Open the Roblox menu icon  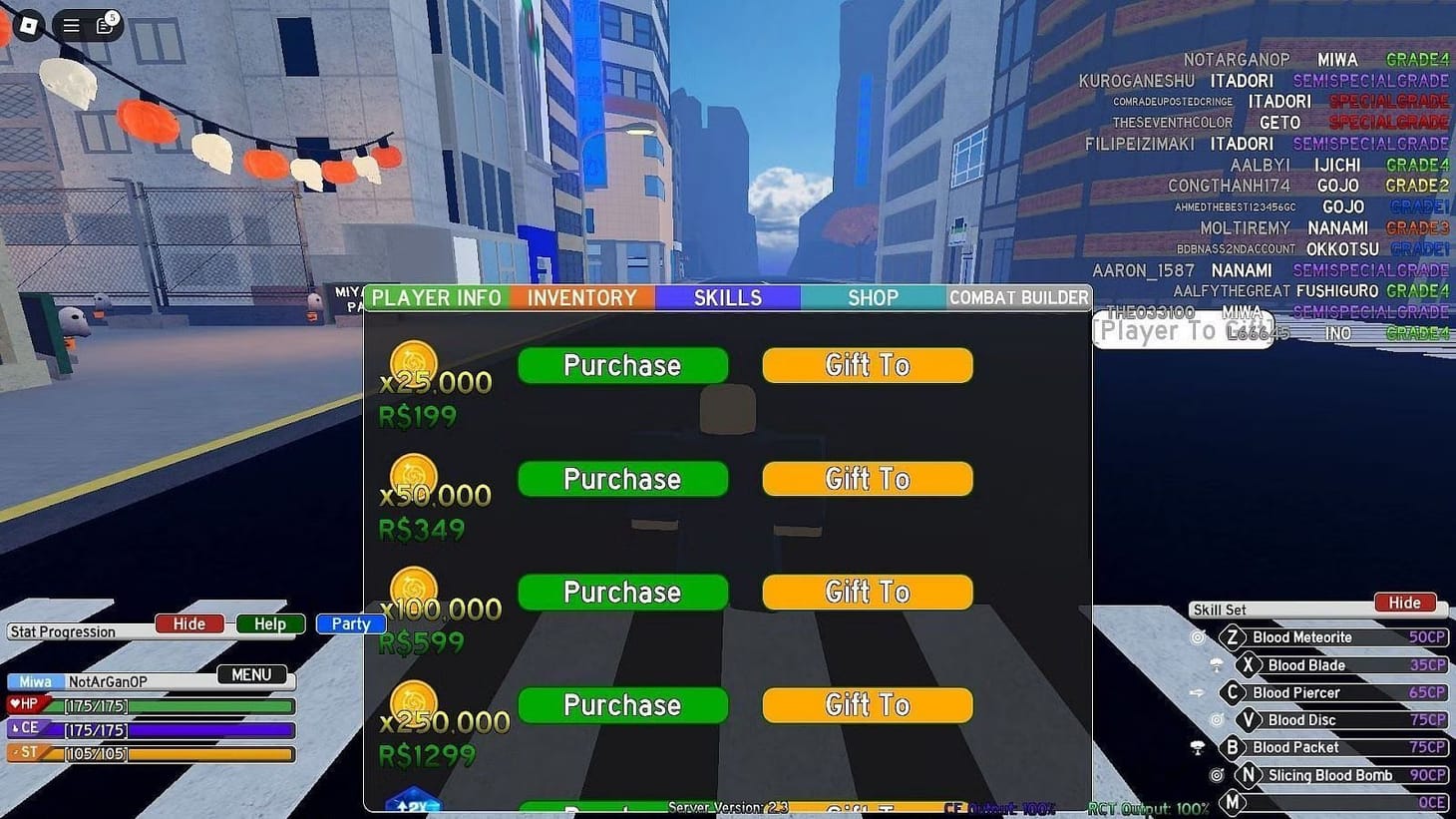(x=70, y=26)
